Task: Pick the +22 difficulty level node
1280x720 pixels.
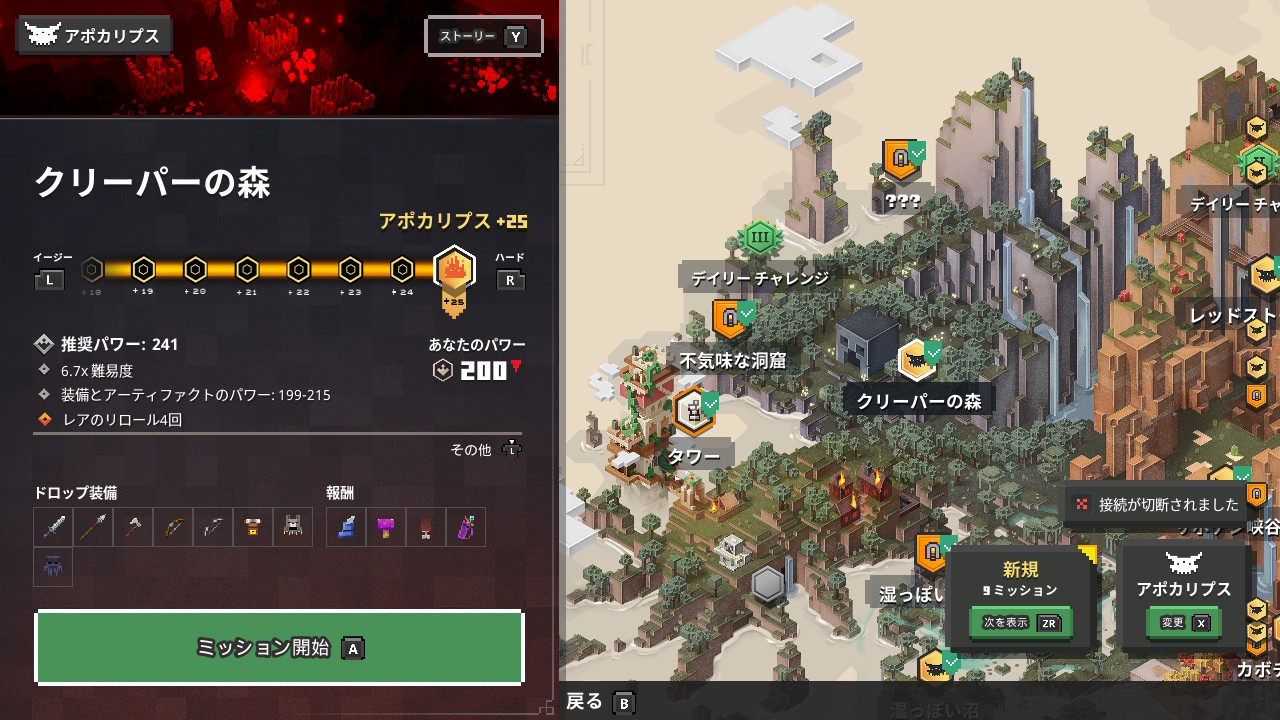Action: tap(298, 270)
